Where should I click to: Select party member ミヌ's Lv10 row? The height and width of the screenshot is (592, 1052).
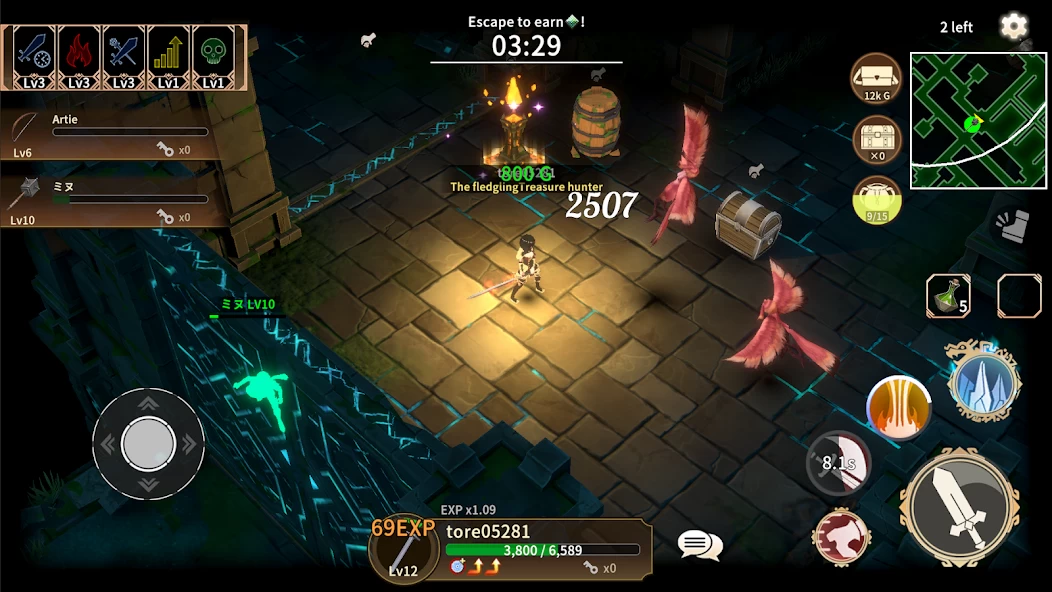(110, 202)
